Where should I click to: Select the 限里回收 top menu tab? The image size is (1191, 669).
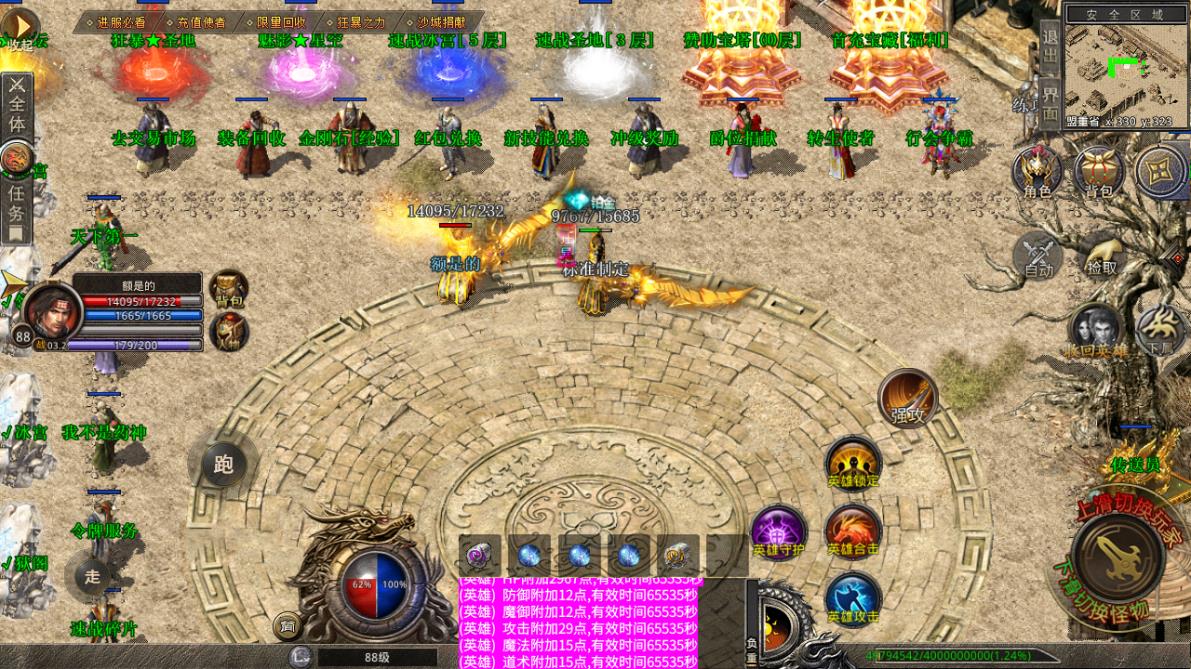point(281,21)
